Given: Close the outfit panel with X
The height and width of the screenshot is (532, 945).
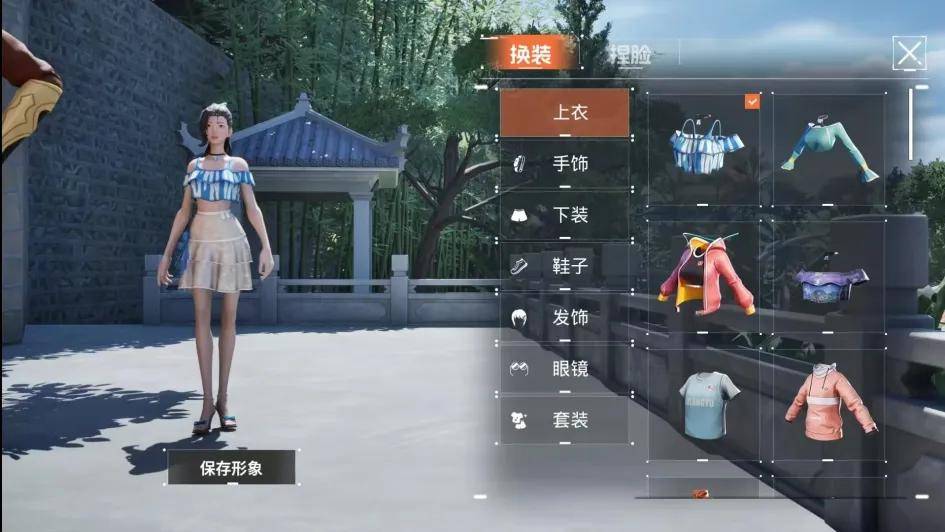Looking at the screenshot, I should coord(908,53).
